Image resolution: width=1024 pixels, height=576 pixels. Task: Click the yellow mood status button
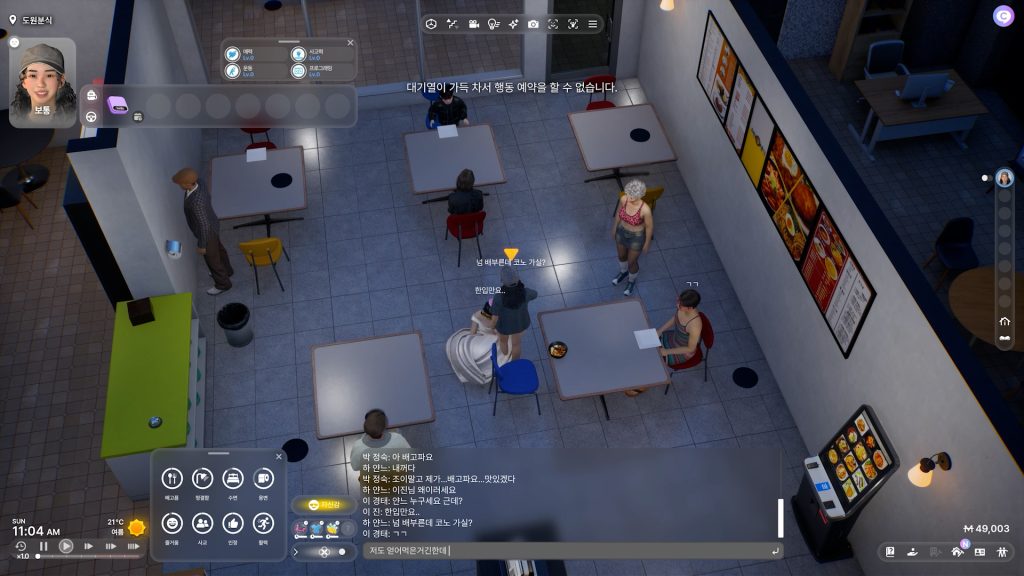[x=322, y=505]
